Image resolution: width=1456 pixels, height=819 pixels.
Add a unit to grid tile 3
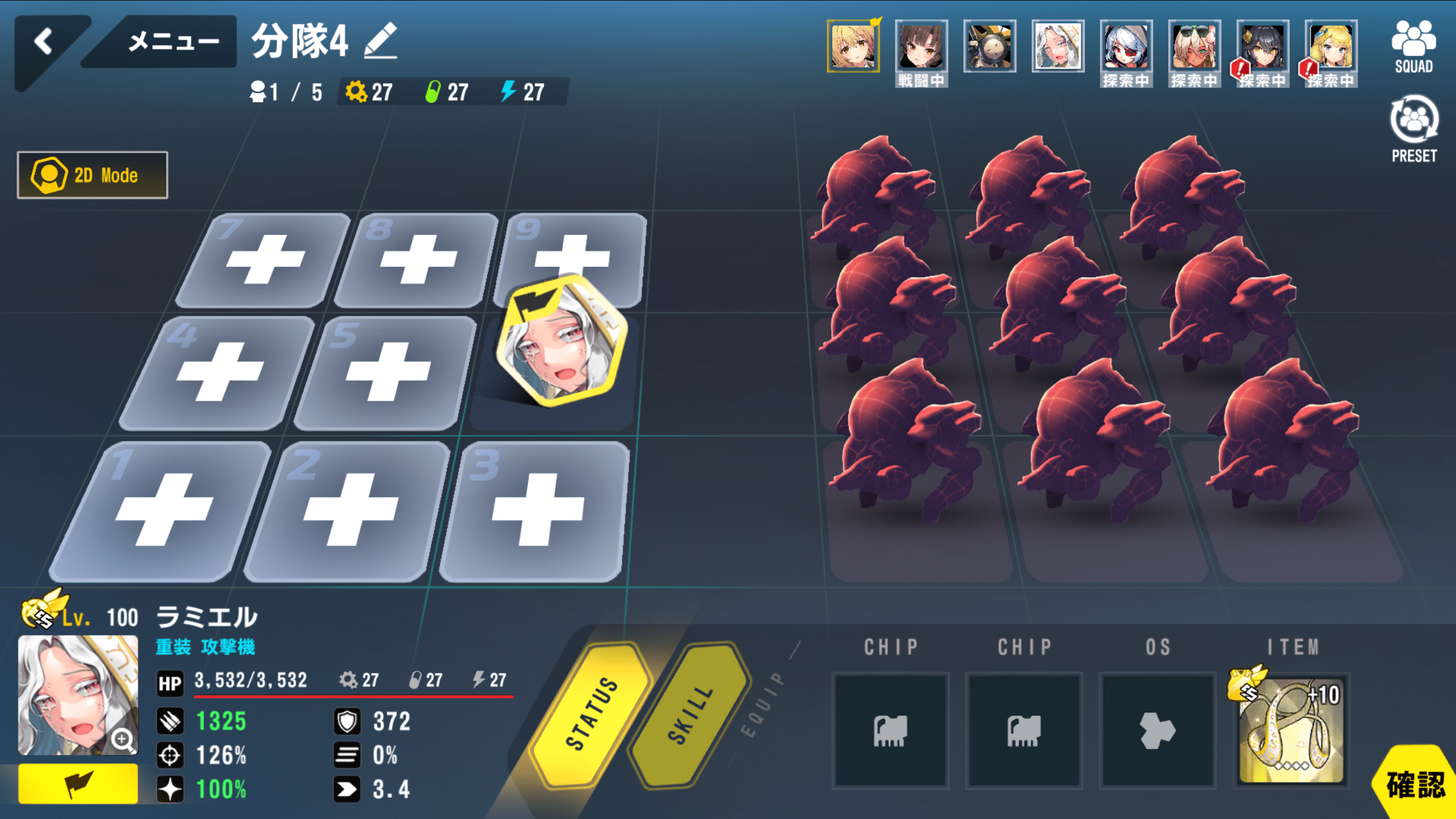click(x=537, y=510)
